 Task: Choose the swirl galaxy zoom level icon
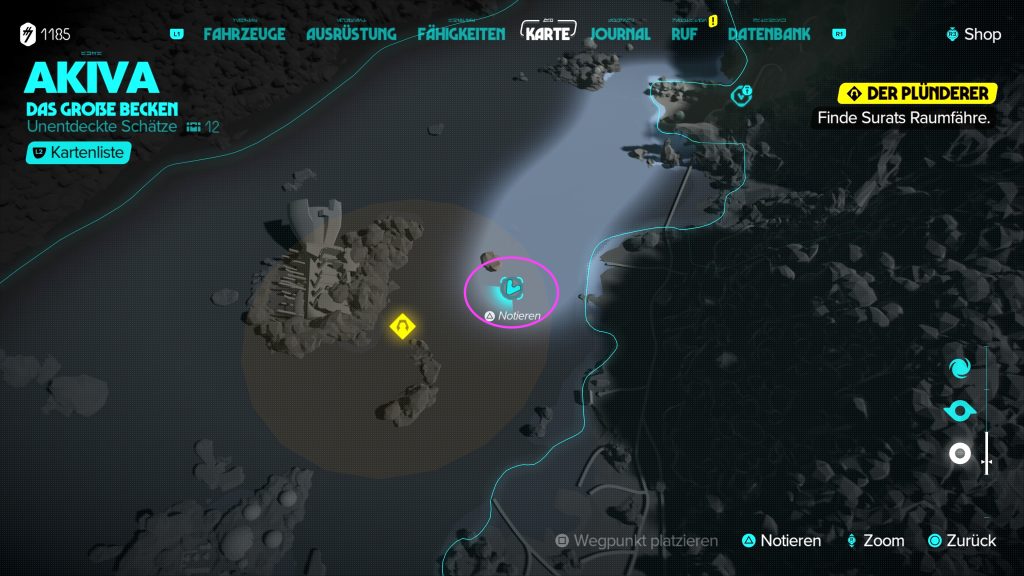coord(959,368)
